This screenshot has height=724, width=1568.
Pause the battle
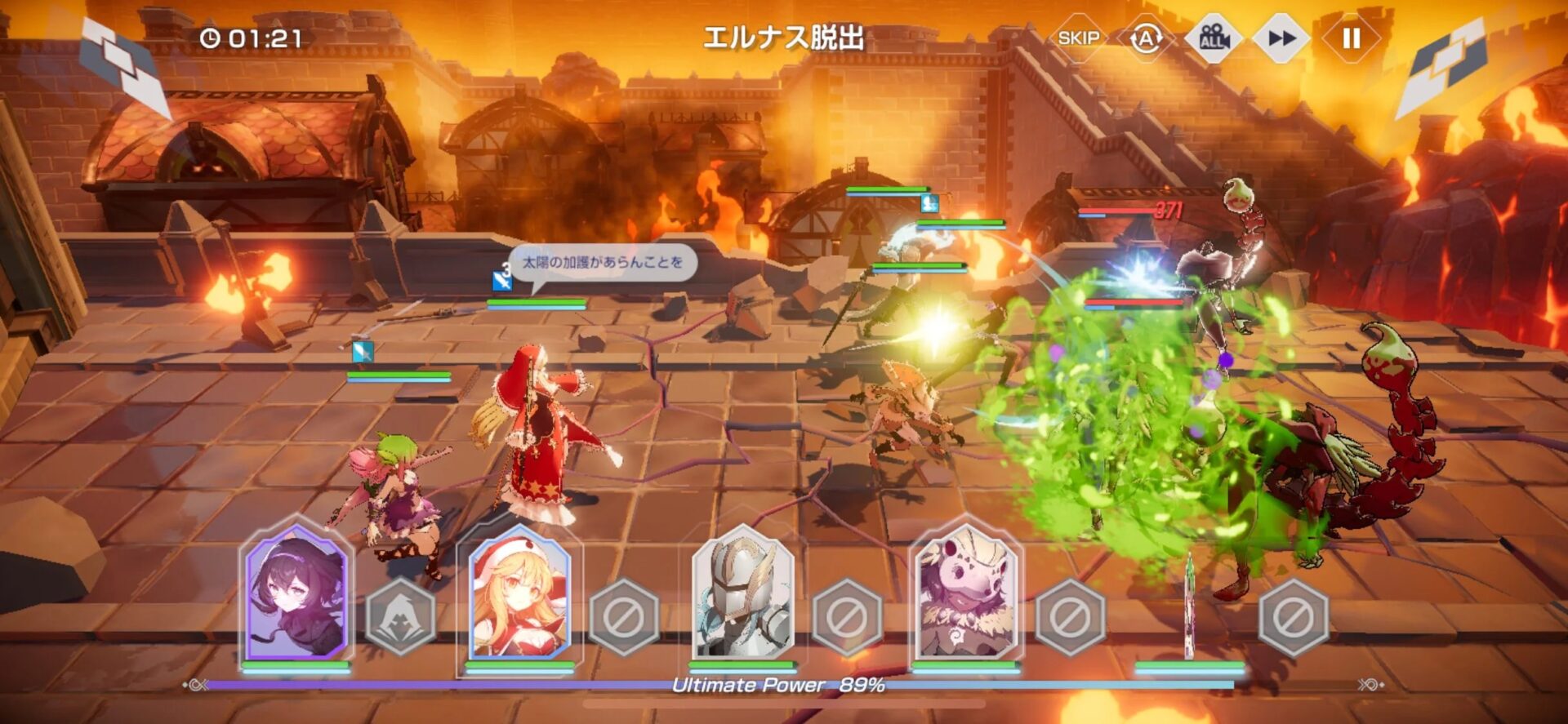click(1352, 37)
